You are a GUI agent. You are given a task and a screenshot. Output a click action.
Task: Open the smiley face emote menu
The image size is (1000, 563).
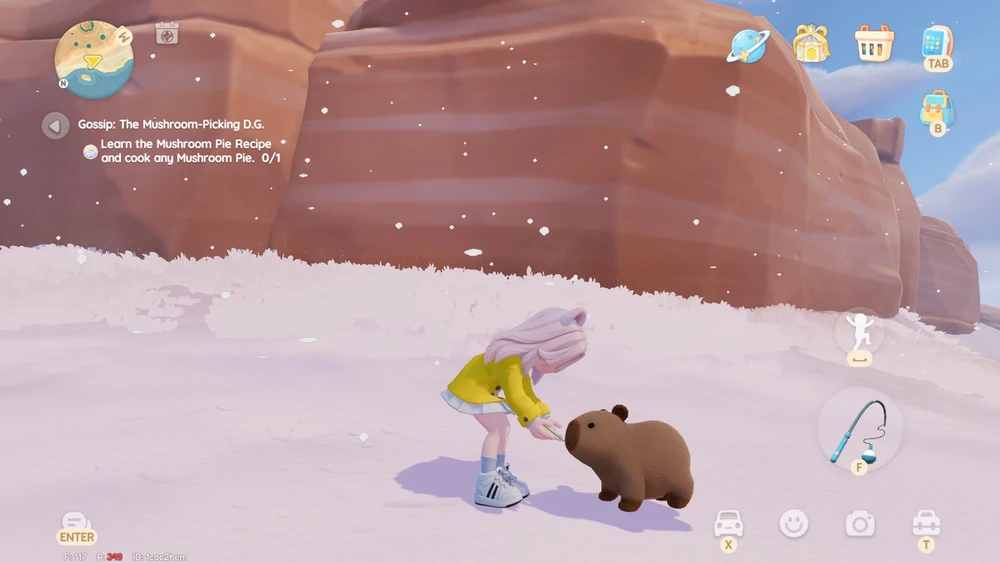pos(794,523)
